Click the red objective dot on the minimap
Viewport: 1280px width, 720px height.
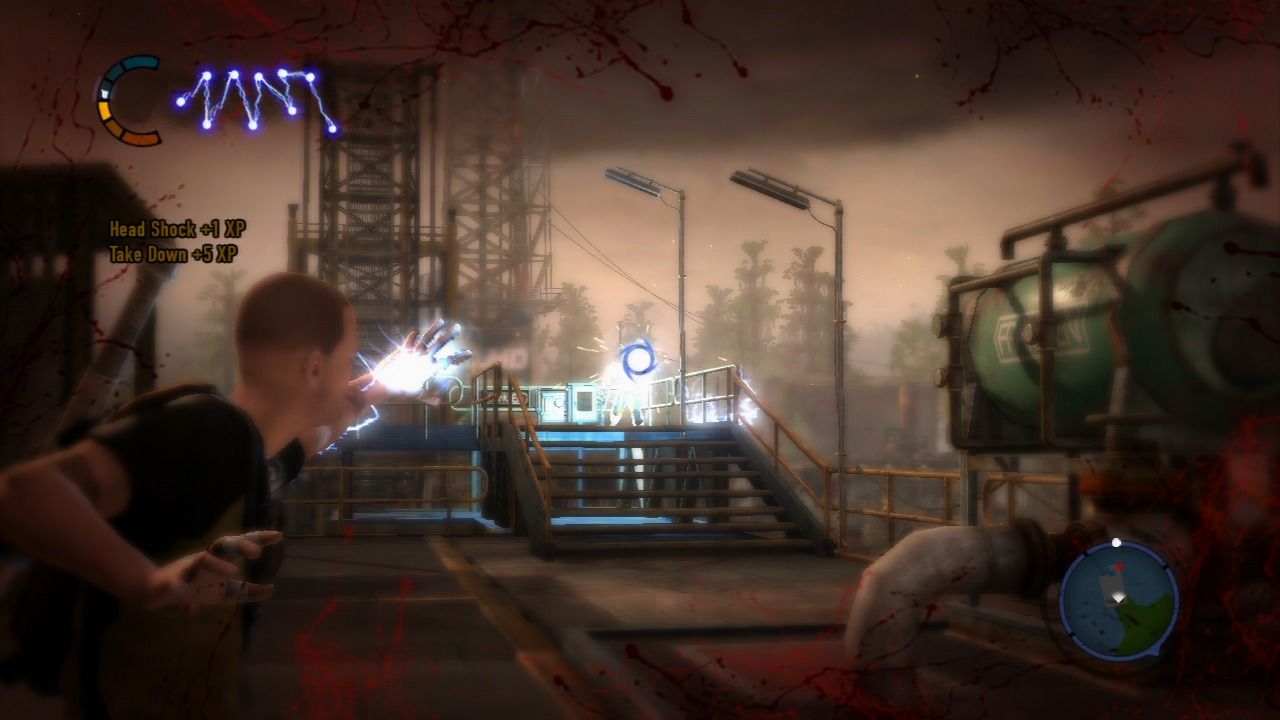1120,566
